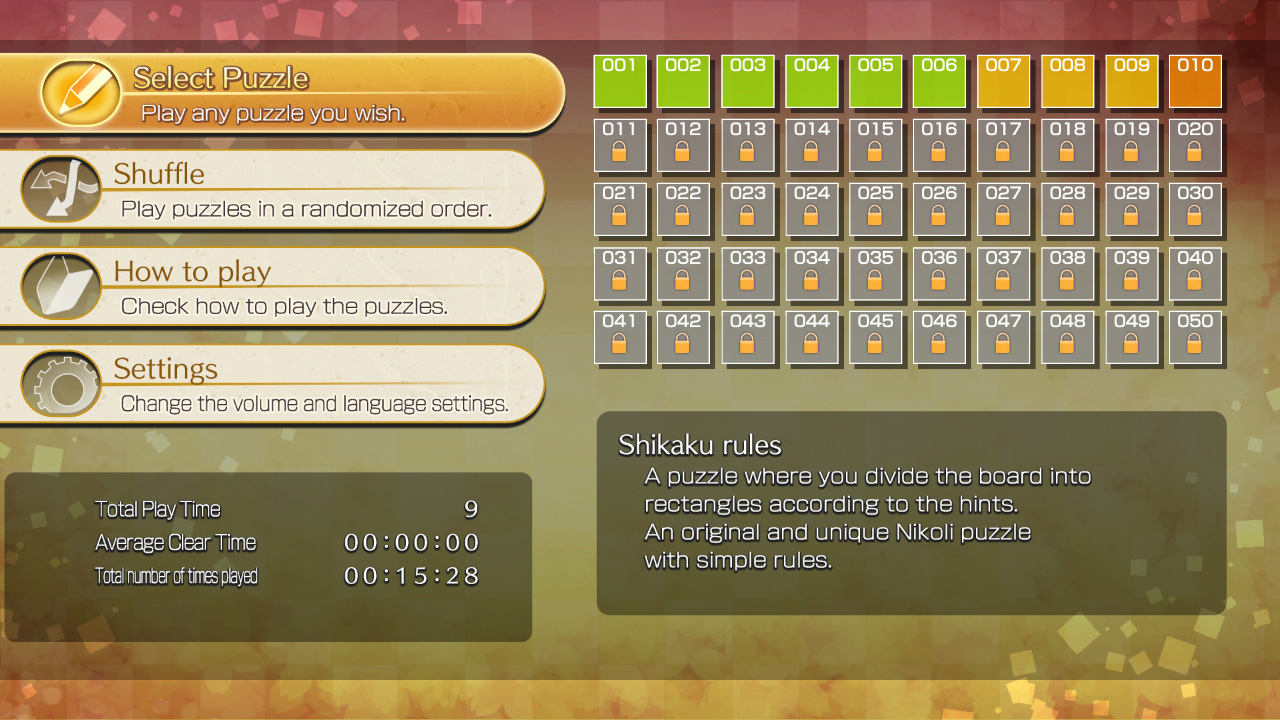Click the shuffle arrows icon

(x=60, y=187)
